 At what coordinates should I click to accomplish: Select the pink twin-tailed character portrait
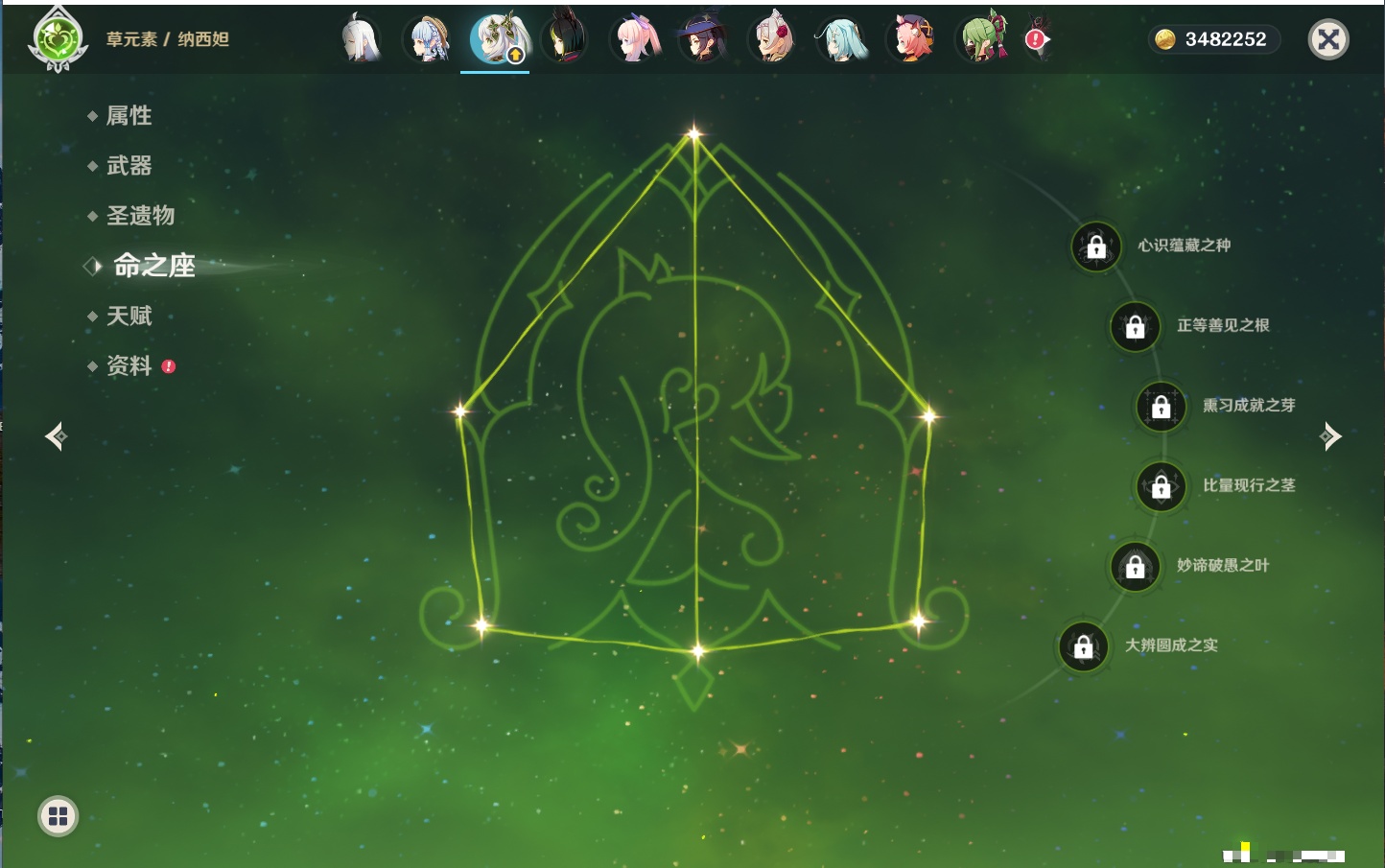[x=636, y=39]
